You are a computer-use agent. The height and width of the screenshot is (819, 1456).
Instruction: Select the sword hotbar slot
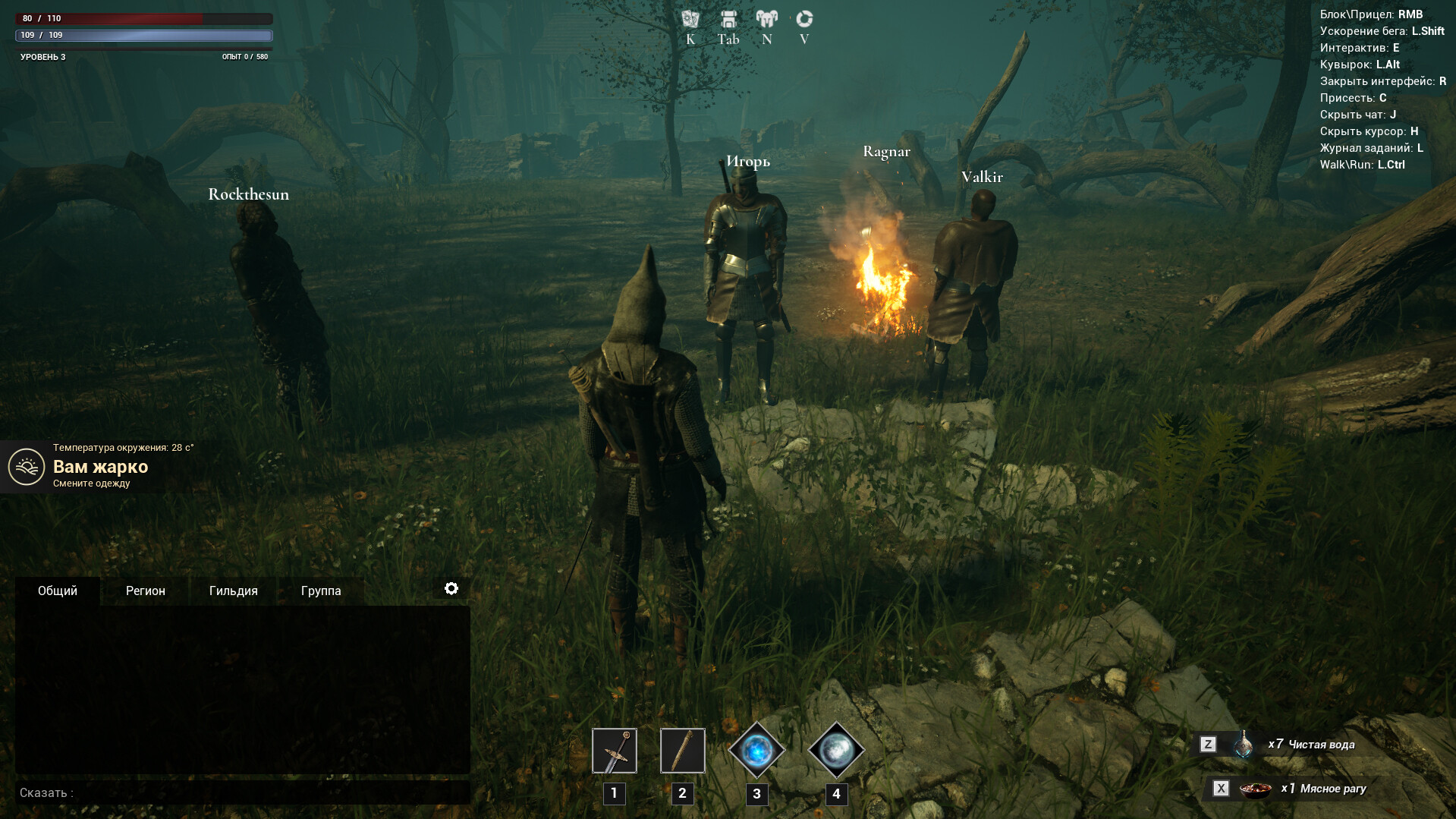[615, 751]
